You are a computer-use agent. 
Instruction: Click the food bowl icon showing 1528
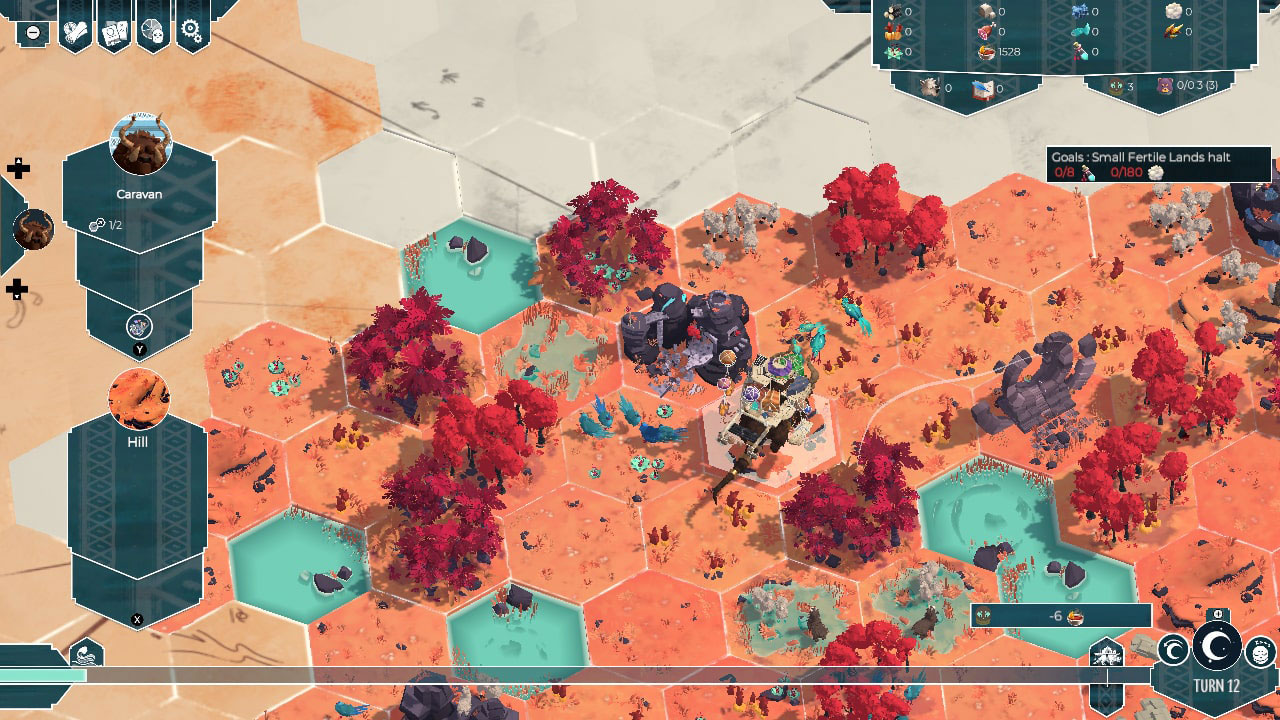pos(985,51)
